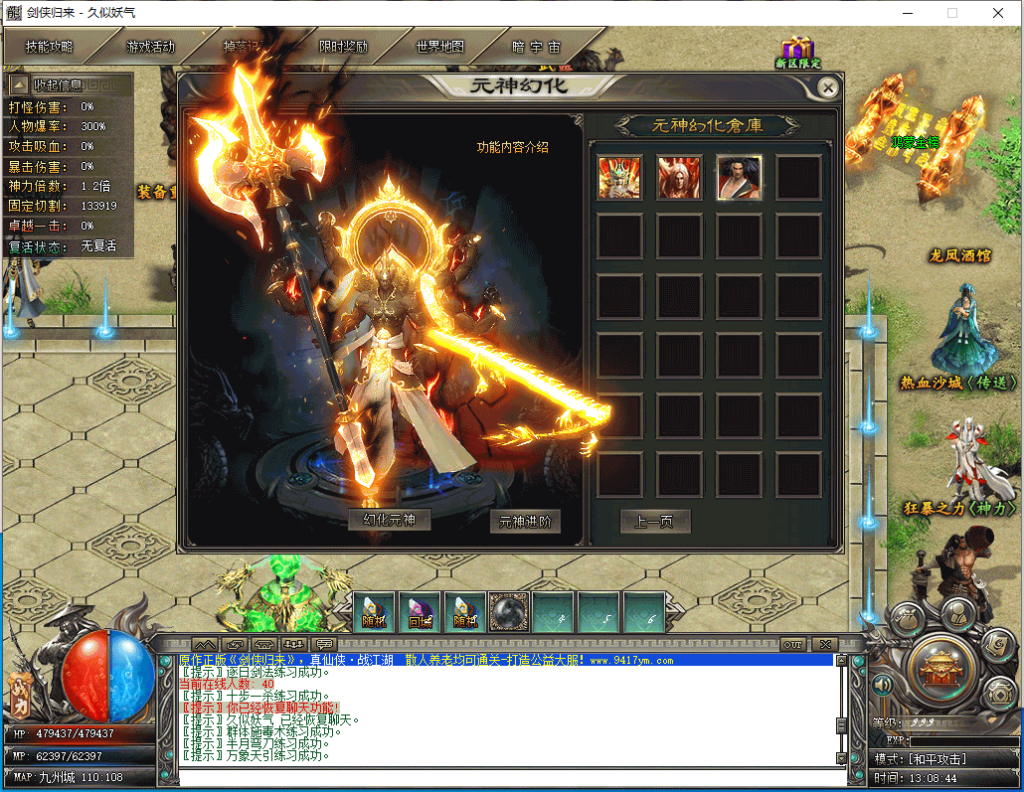Open the 世界地图 world map
1024x792 pixels.
point(440,47)
